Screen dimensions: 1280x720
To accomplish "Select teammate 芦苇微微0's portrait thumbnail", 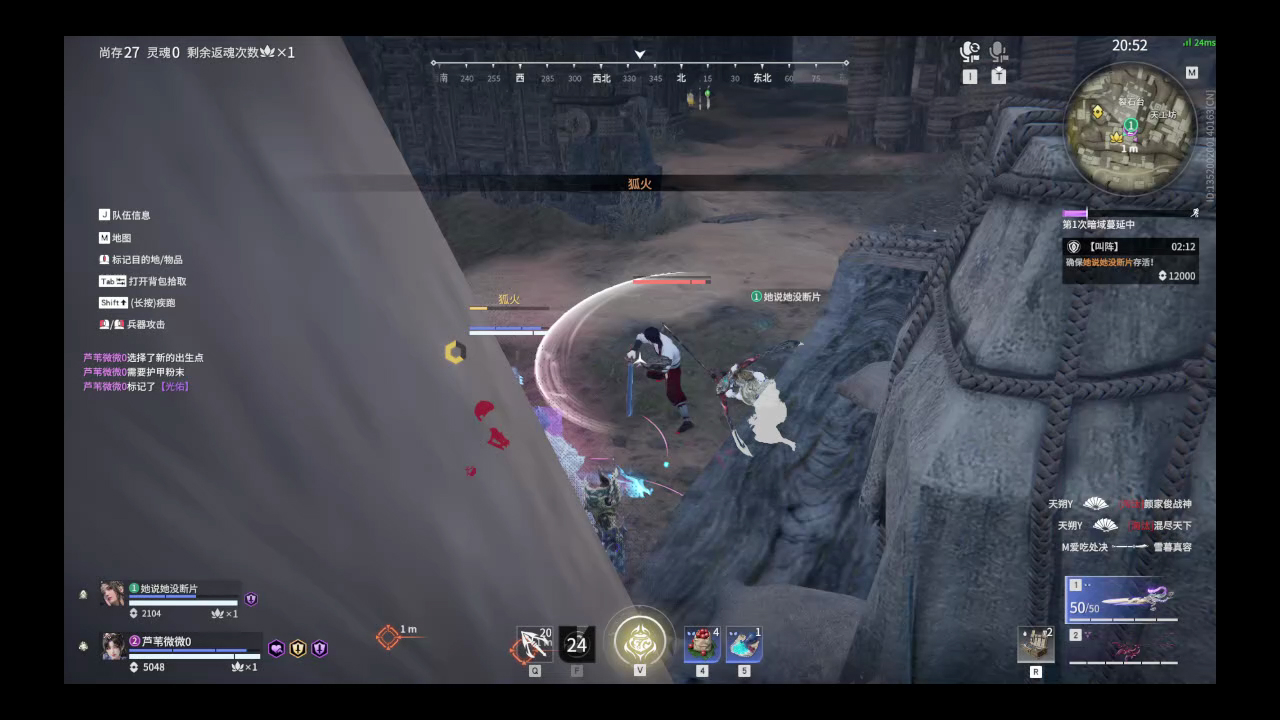I will [112, 647].
